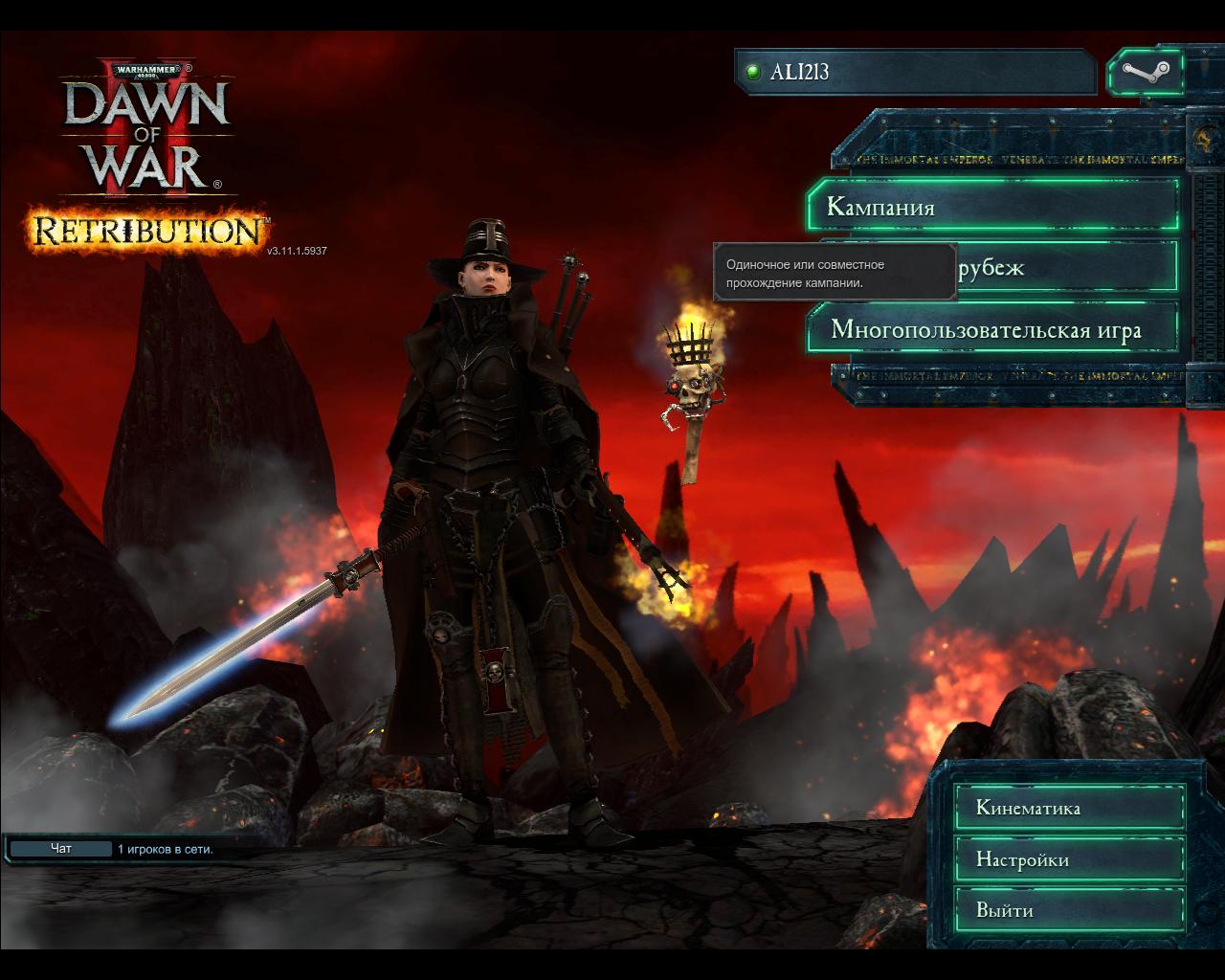Choose the partly hidden menu entry ending in рубеж
The width and height of the screenshot is (1225, 980).
coord(1062,267)
